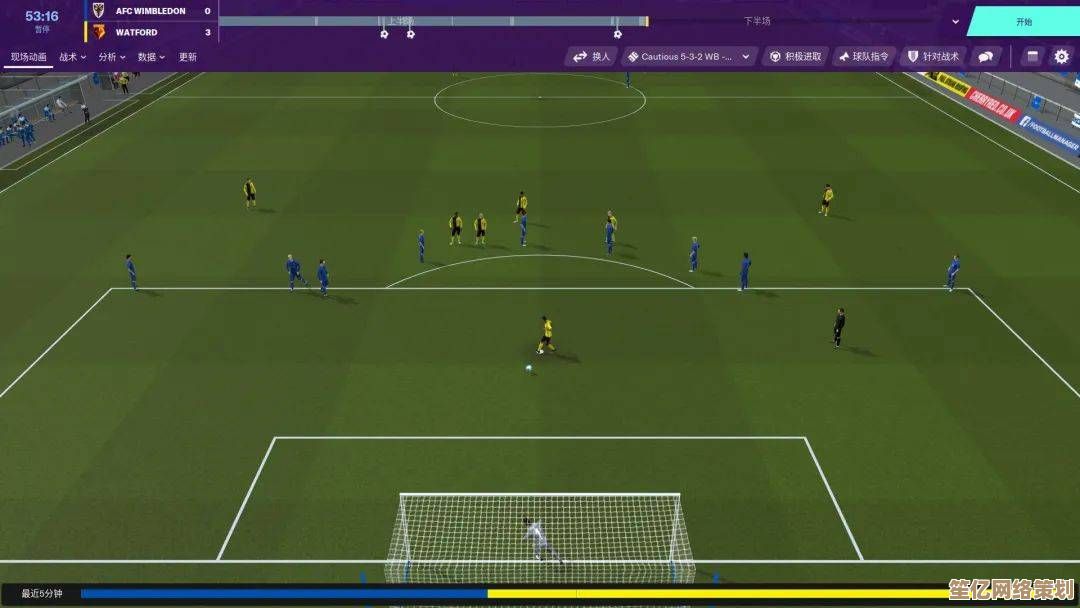Viewport: 1080px width, 608px height.
Task: Open 球队指令 team instructions
Action: tap(863, 57)
